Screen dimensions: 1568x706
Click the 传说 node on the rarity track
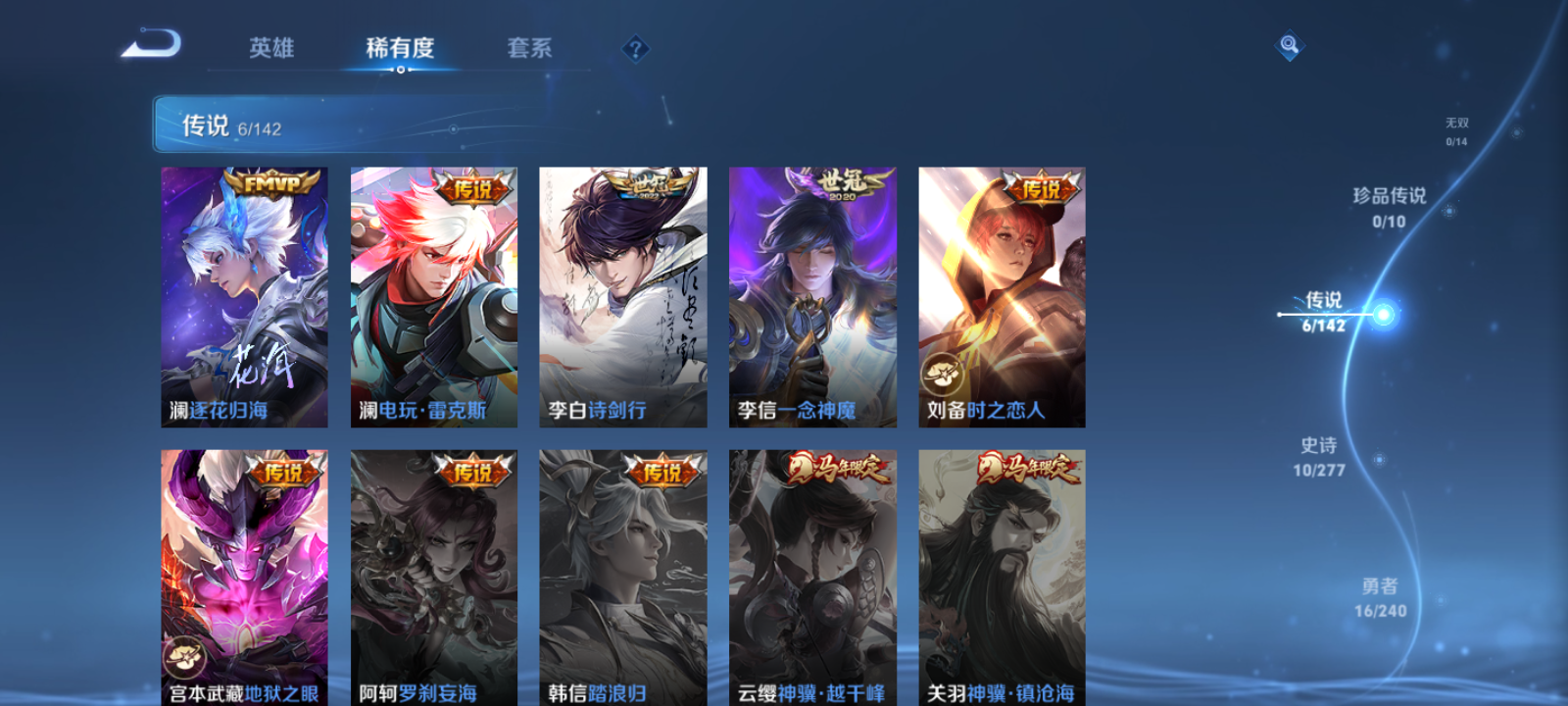(1323, 302)
